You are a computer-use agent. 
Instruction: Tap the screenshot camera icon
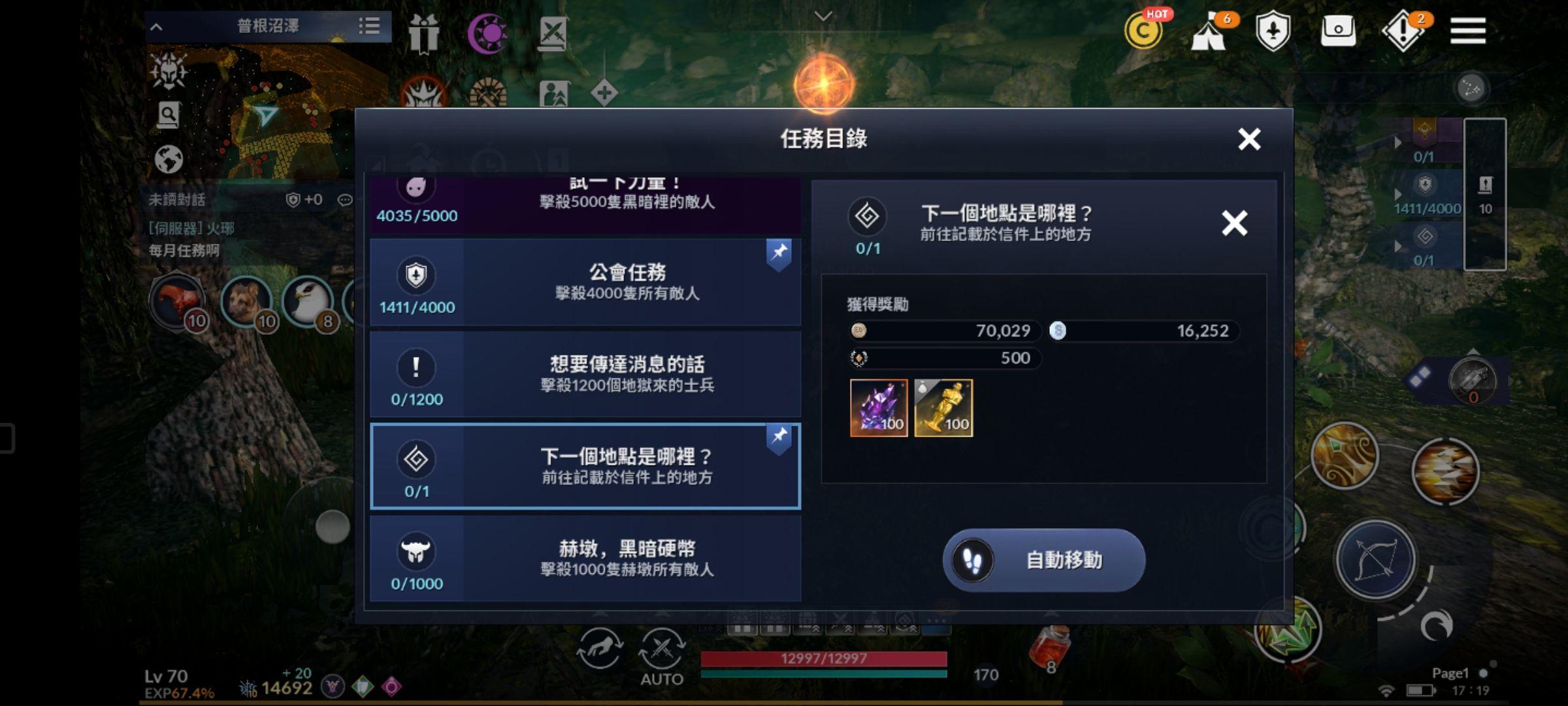[1338, 31]
